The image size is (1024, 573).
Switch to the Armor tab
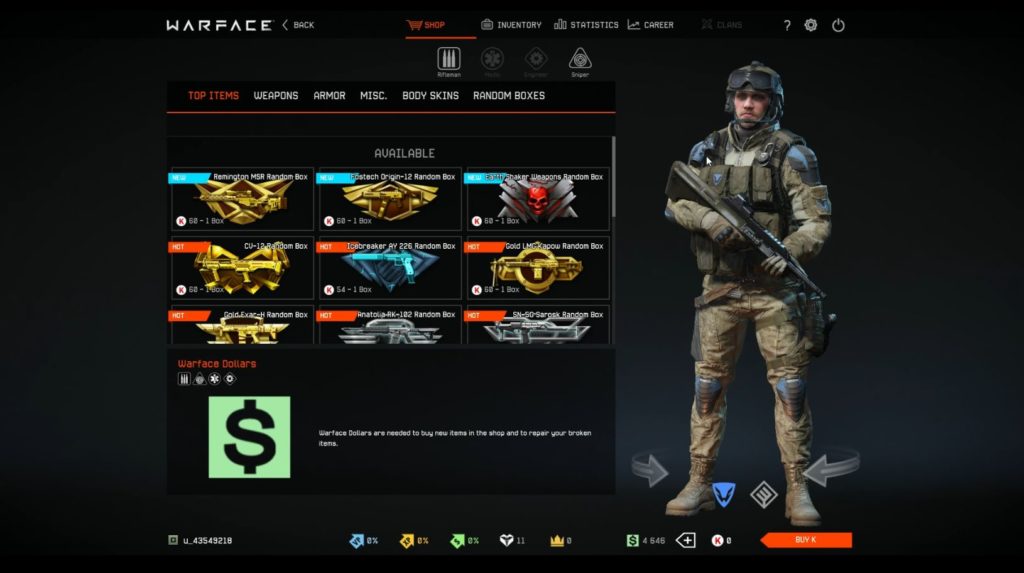coord(329,96)
